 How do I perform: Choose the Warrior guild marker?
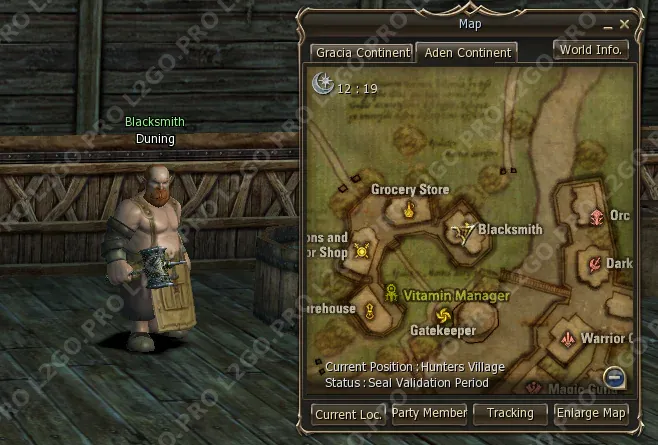point(567,338)
